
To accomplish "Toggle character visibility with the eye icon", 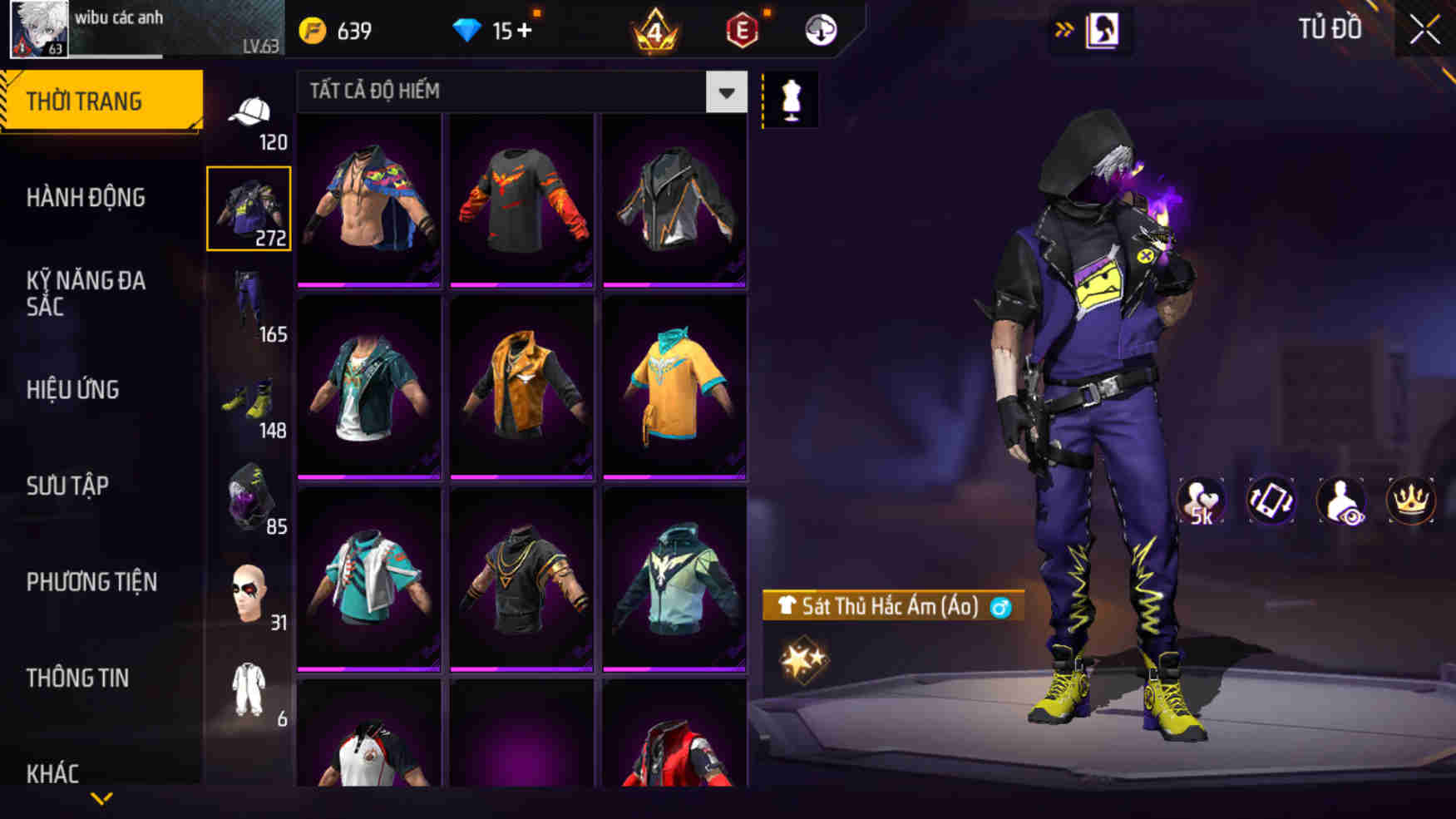I will pos(1341,499).
